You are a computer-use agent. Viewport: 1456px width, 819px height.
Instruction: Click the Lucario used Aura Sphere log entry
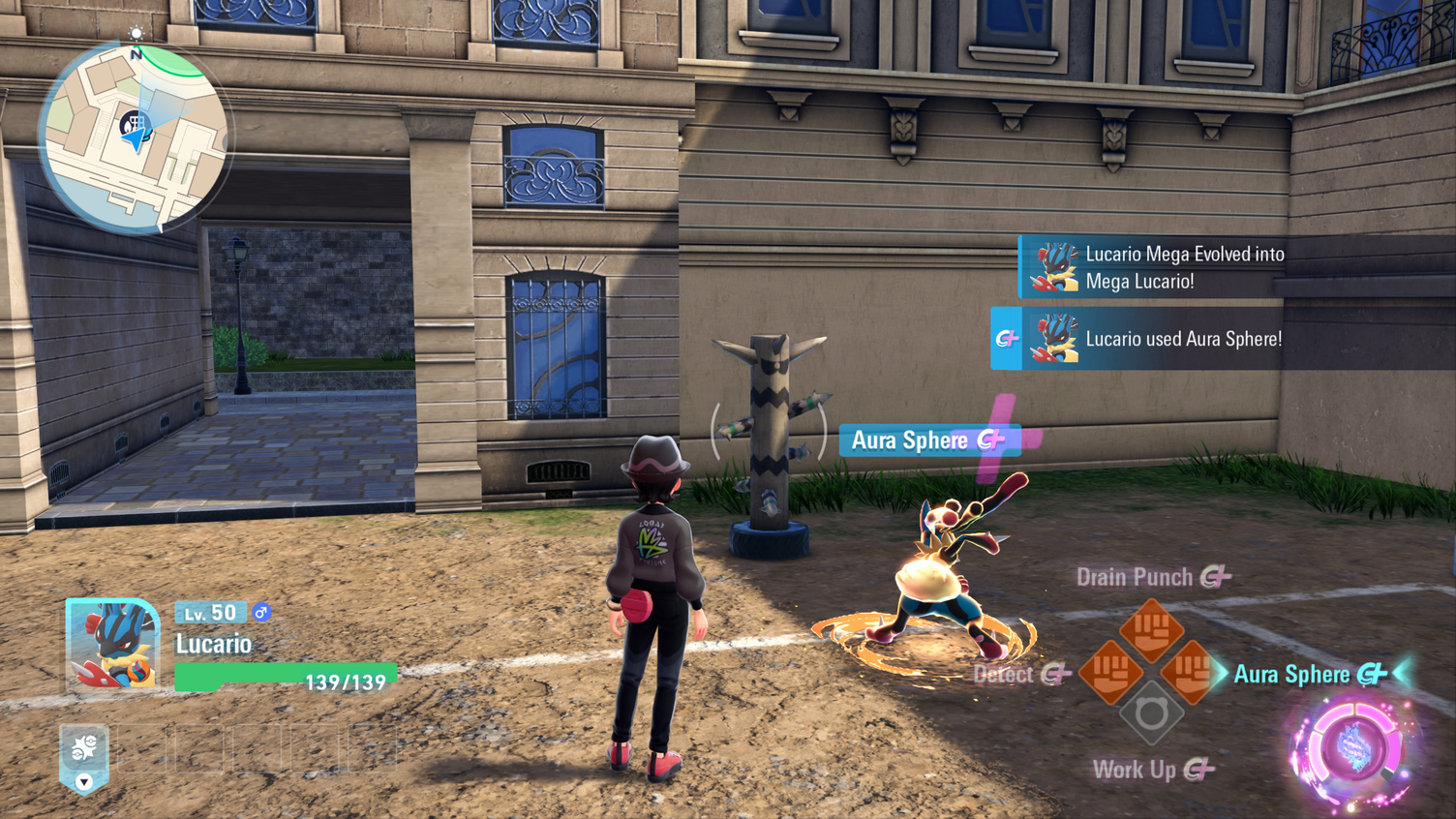tap(1183, 339)
